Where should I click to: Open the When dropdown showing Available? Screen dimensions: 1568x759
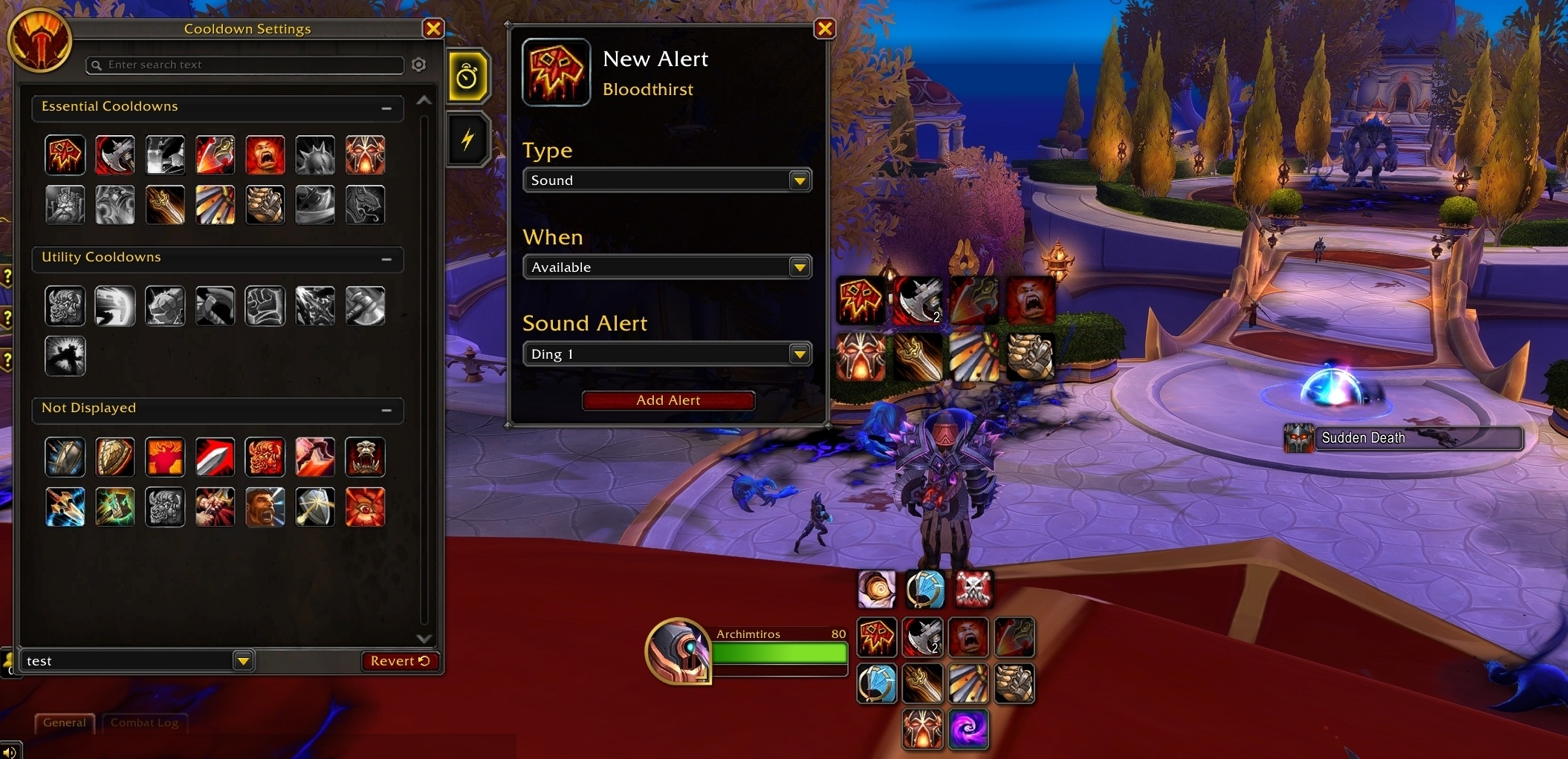[667, 267]
